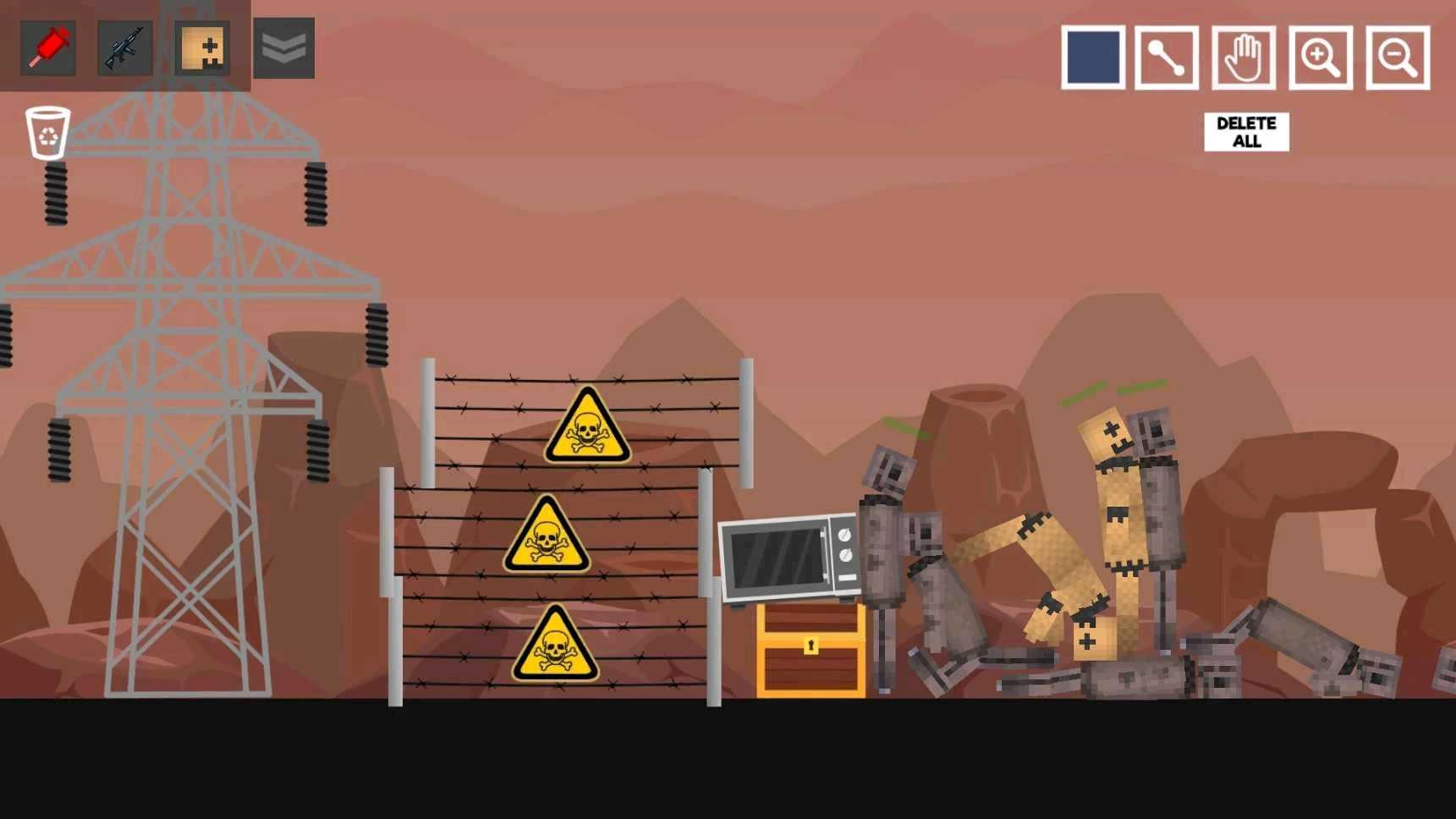Open the human ragdoll spawn icon
Screen dimensions: 1456x819
202,48
